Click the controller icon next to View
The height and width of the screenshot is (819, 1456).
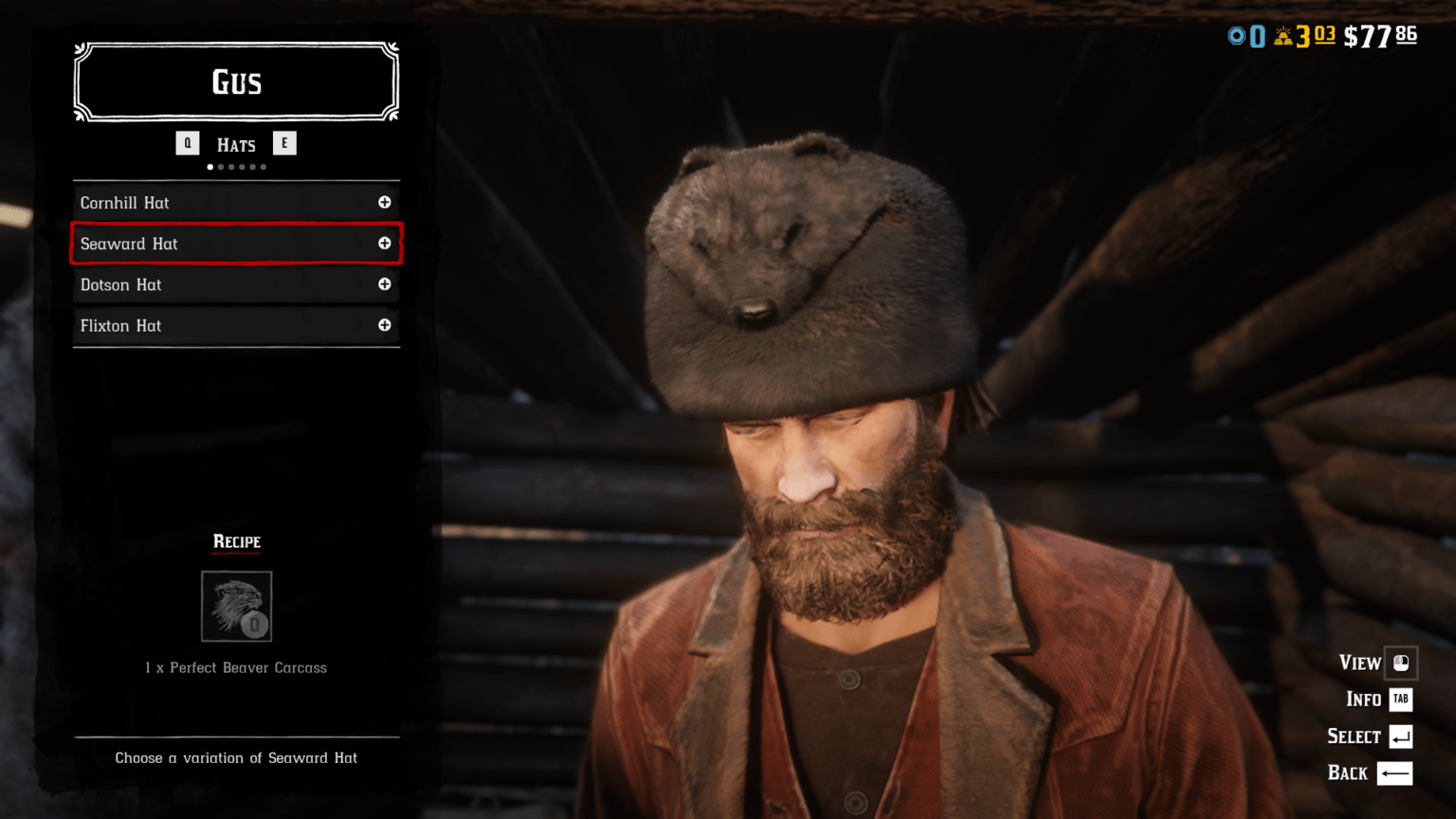[1400, 664]
